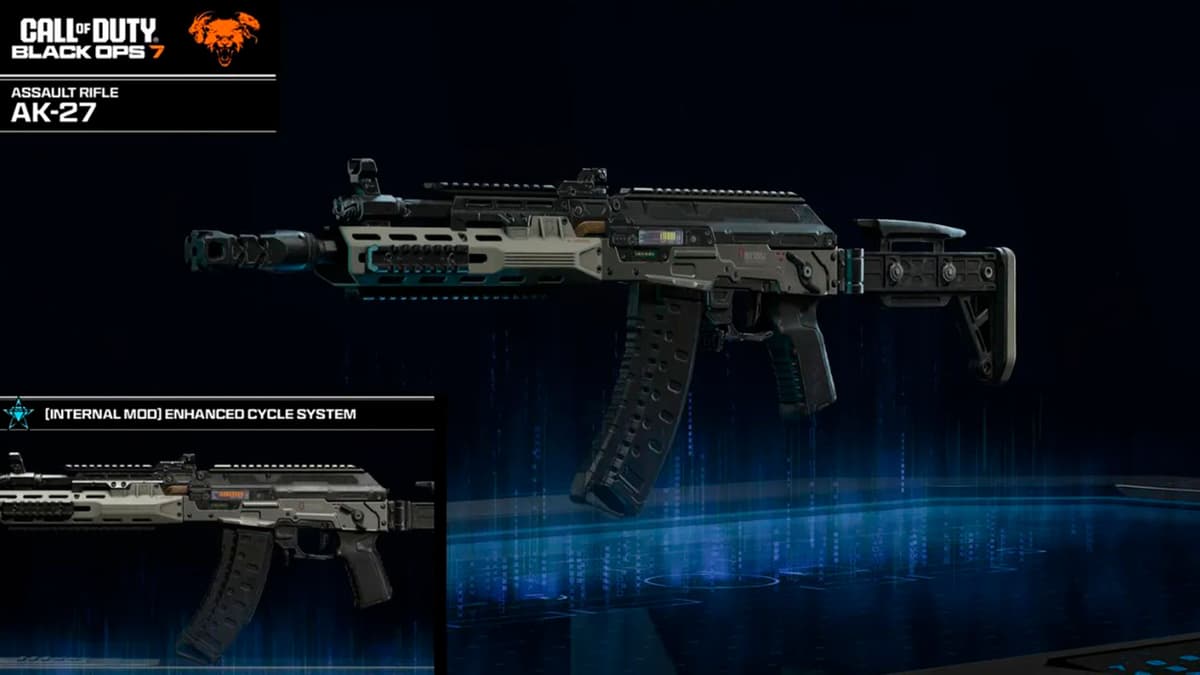The image size is (1200, 675).
Task: Click the star icon beside Internal Mod header
Action: click(18, 413)
